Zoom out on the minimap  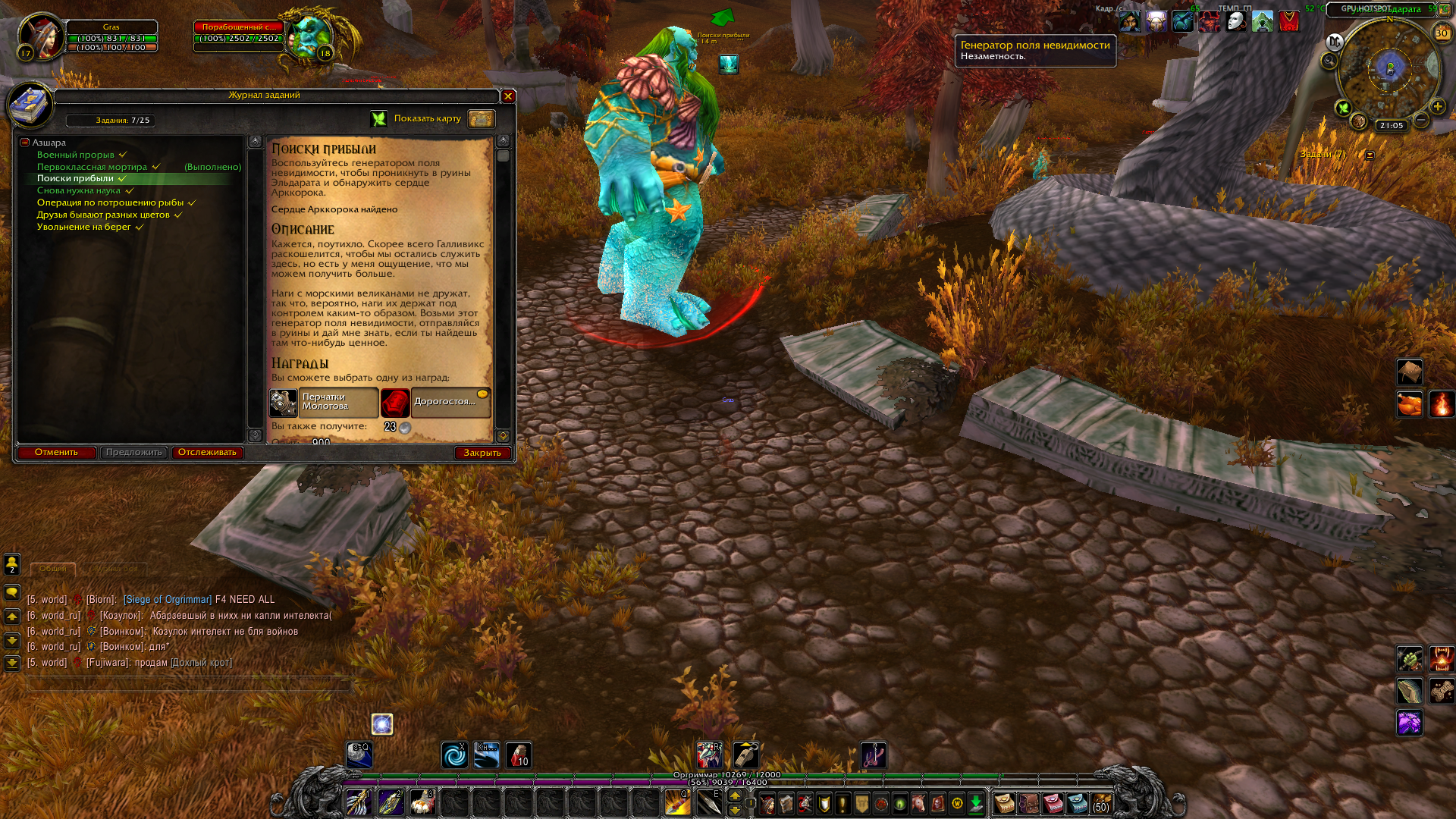1422,120
